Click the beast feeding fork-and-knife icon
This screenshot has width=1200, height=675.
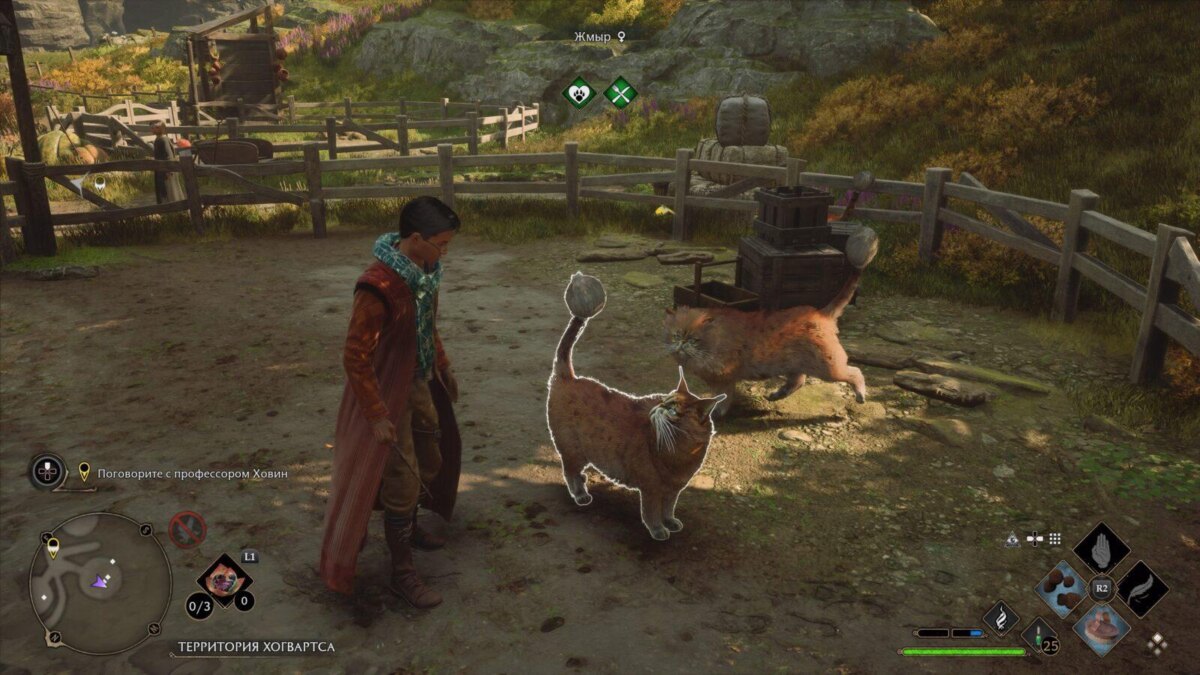(620, 94)
